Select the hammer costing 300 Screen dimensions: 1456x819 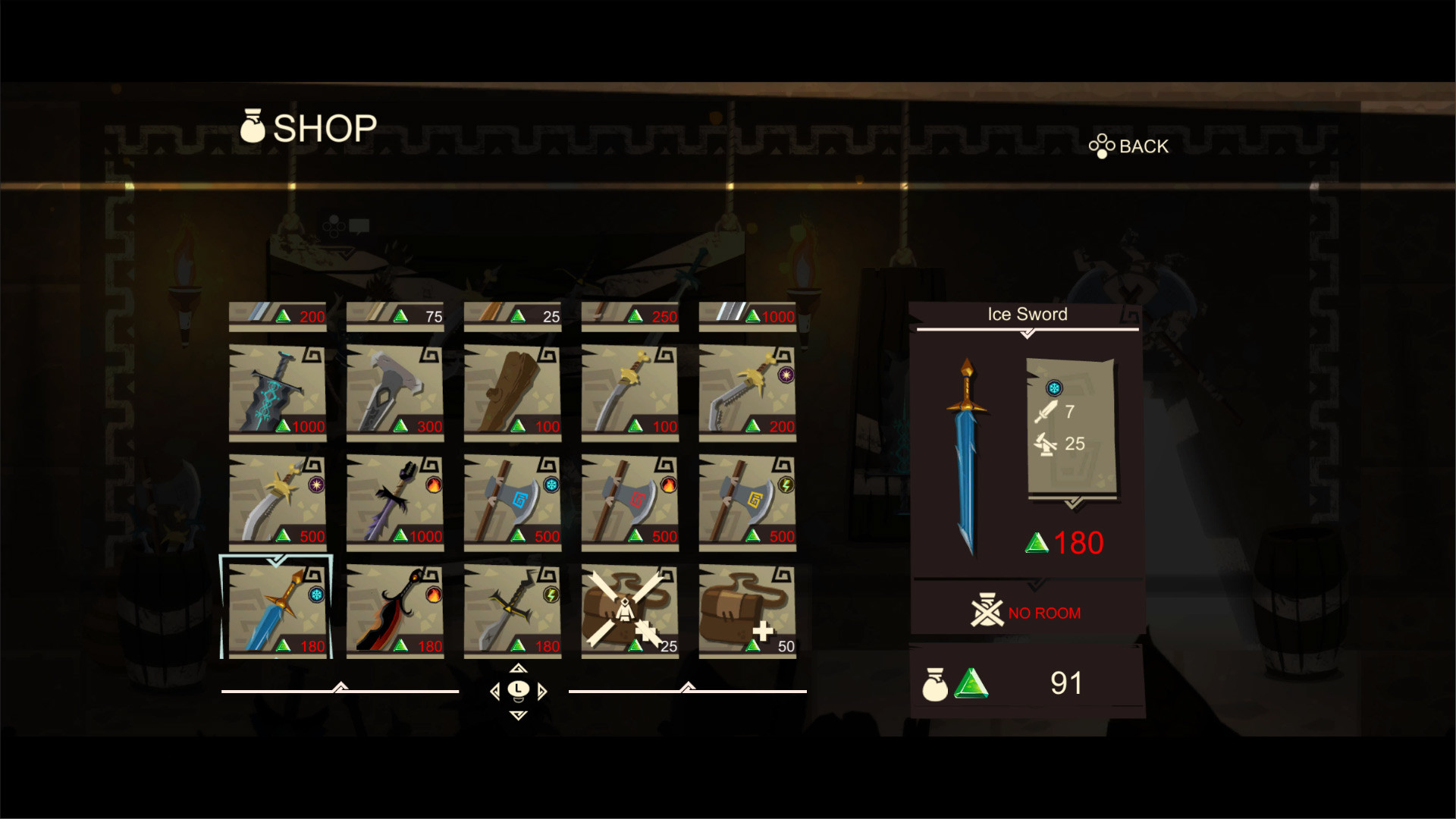pos(394,391)
